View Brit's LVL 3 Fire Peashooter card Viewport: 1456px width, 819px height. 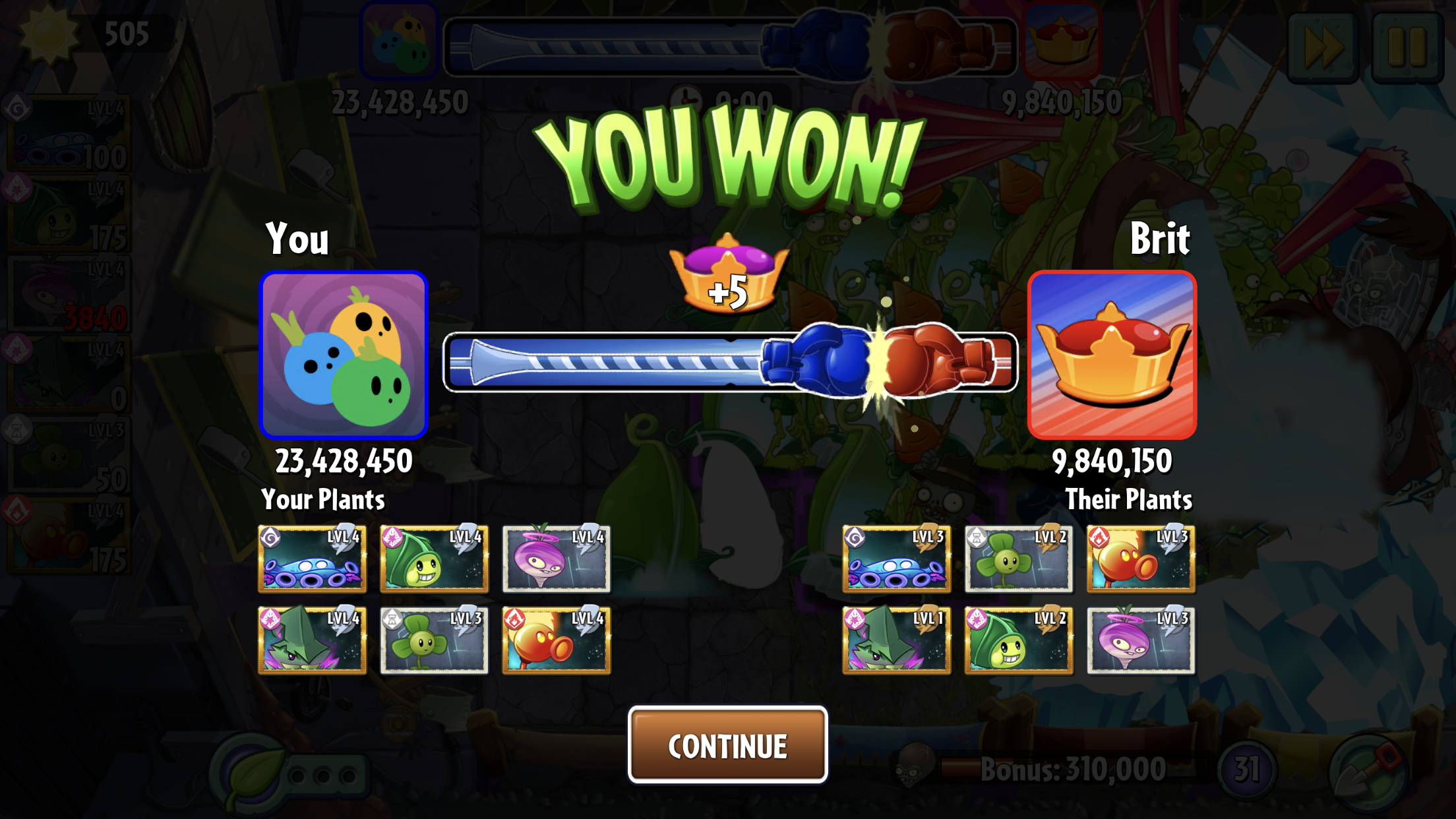click(x=1141, y=559)
